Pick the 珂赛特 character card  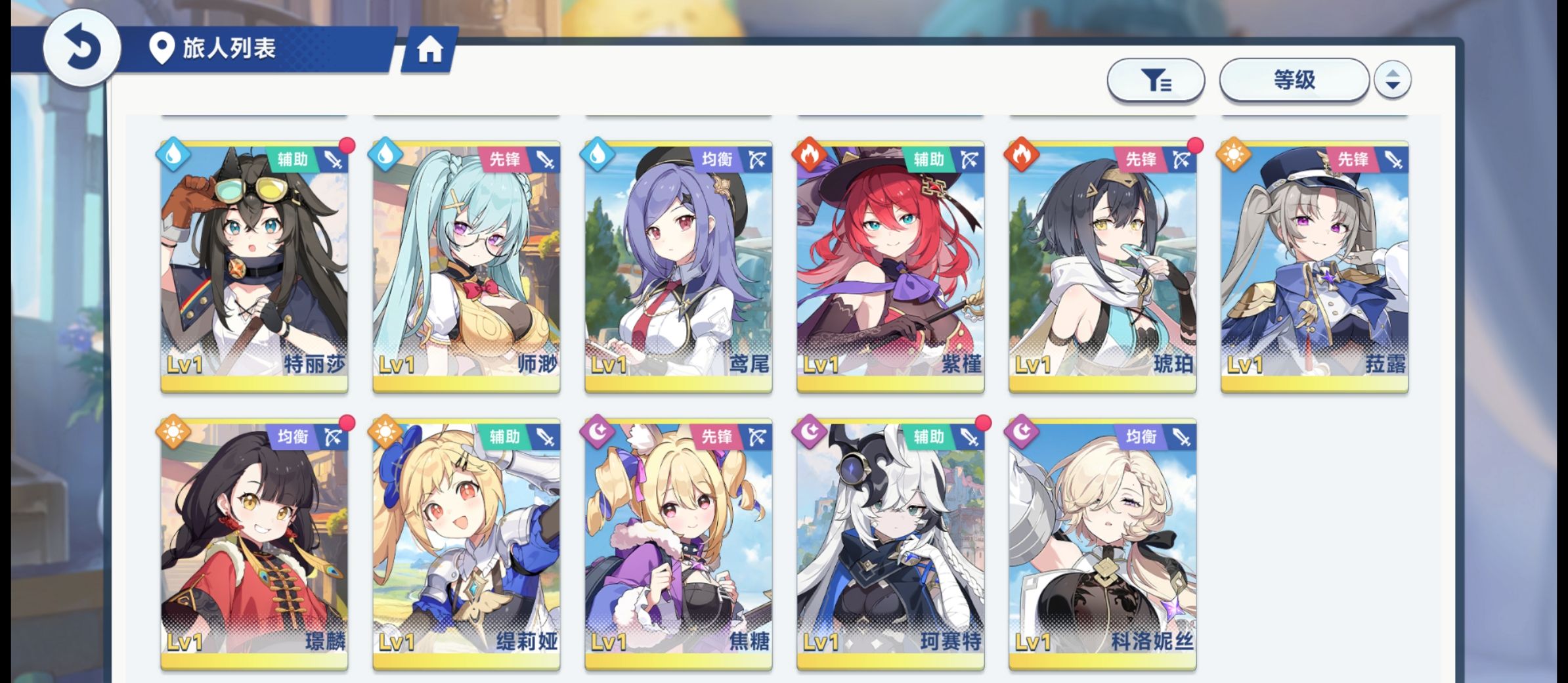coord(890,544)
